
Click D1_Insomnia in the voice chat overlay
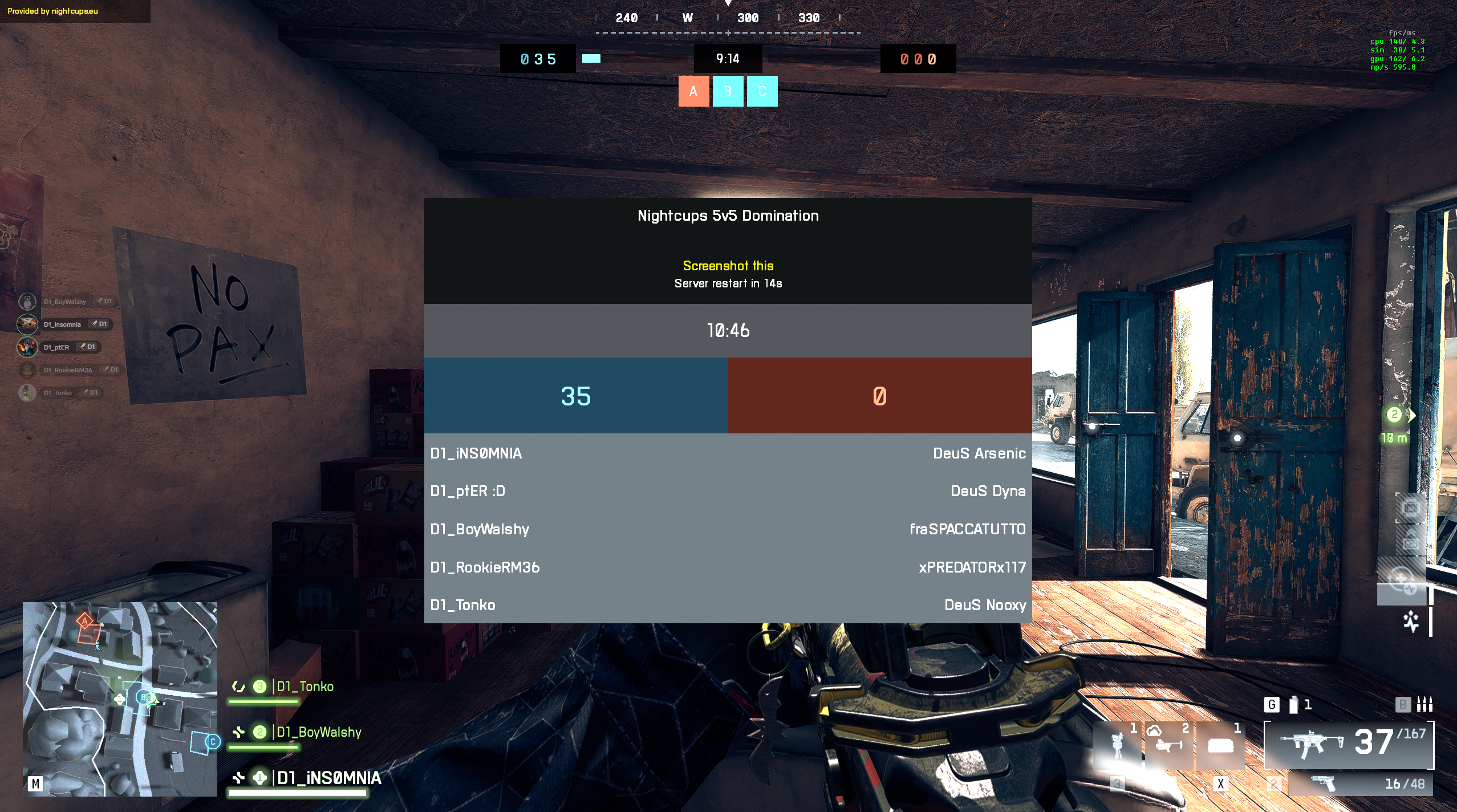pyautogui.click(x=62, y=324)
